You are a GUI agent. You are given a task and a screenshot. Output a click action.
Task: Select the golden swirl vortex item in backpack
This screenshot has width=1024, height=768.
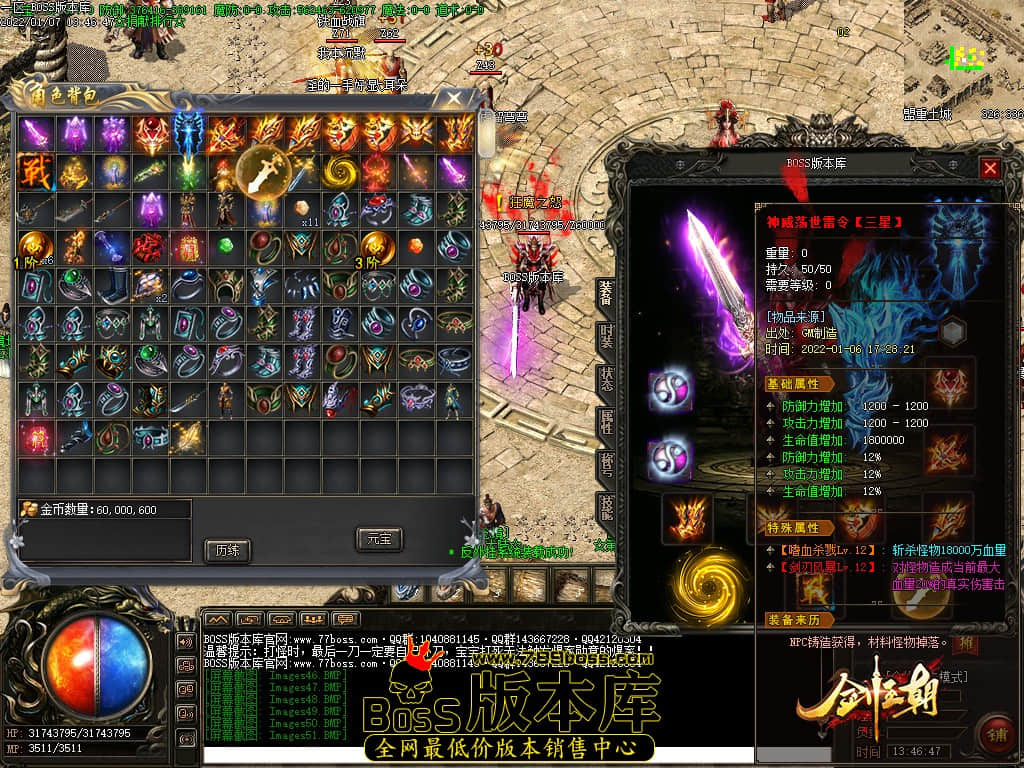coord(341,171)
